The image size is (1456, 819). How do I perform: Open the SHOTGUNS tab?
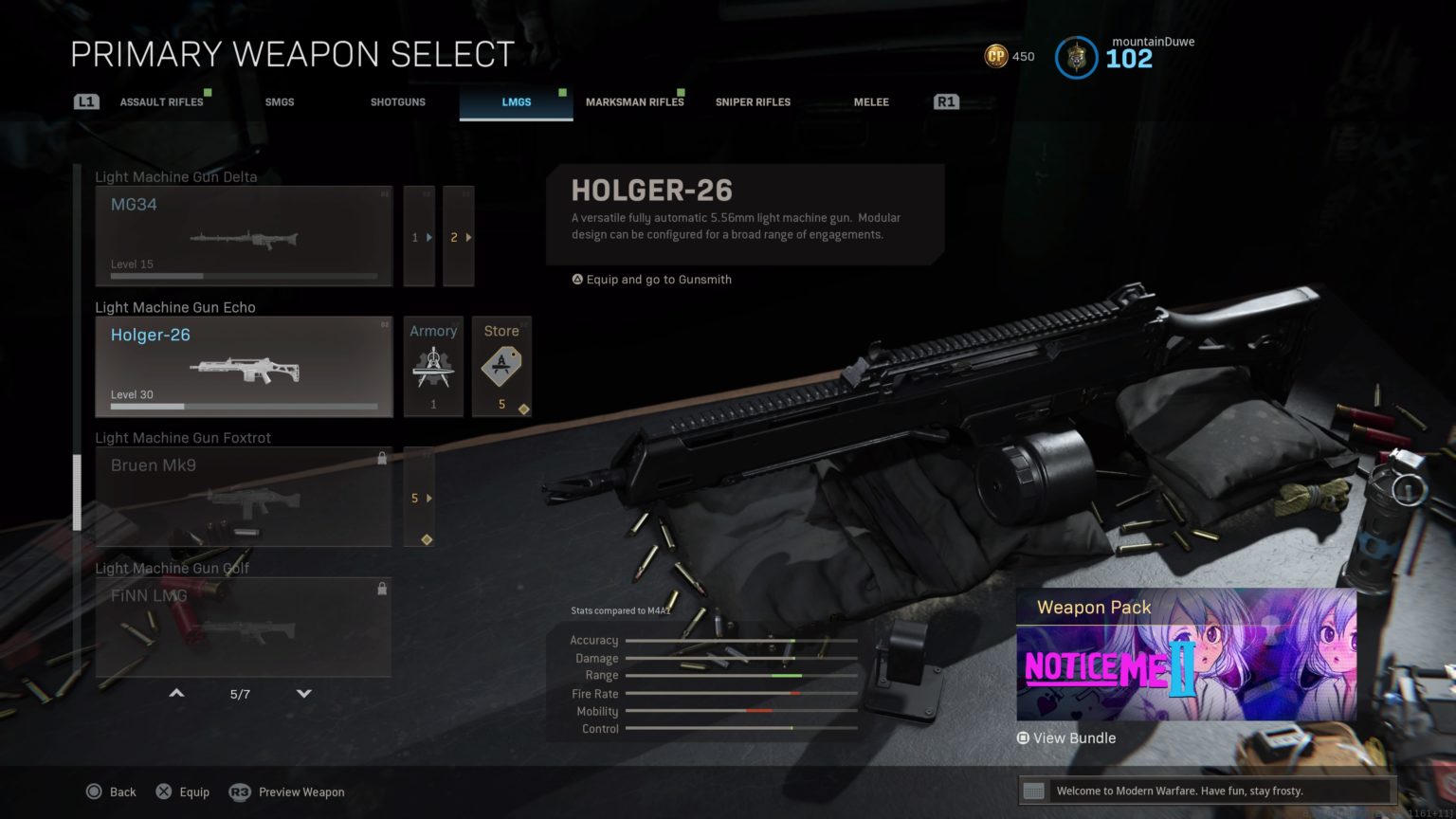coord(397,101)
